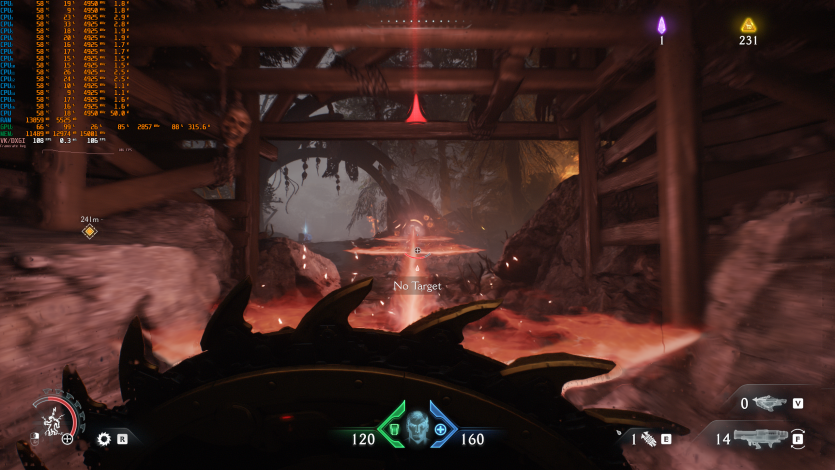Click the melee stance dial icon
This screenshot has height=470, width=835.
point(52,417)
